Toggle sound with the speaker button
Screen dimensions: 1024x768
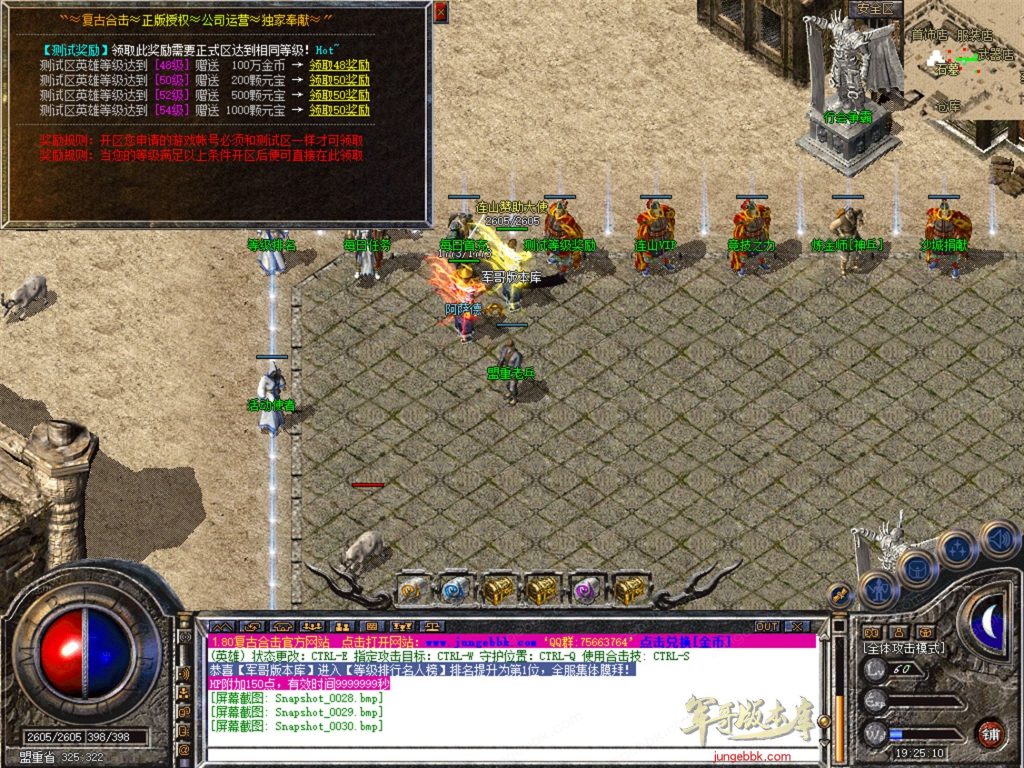click(x=997, y=538)
